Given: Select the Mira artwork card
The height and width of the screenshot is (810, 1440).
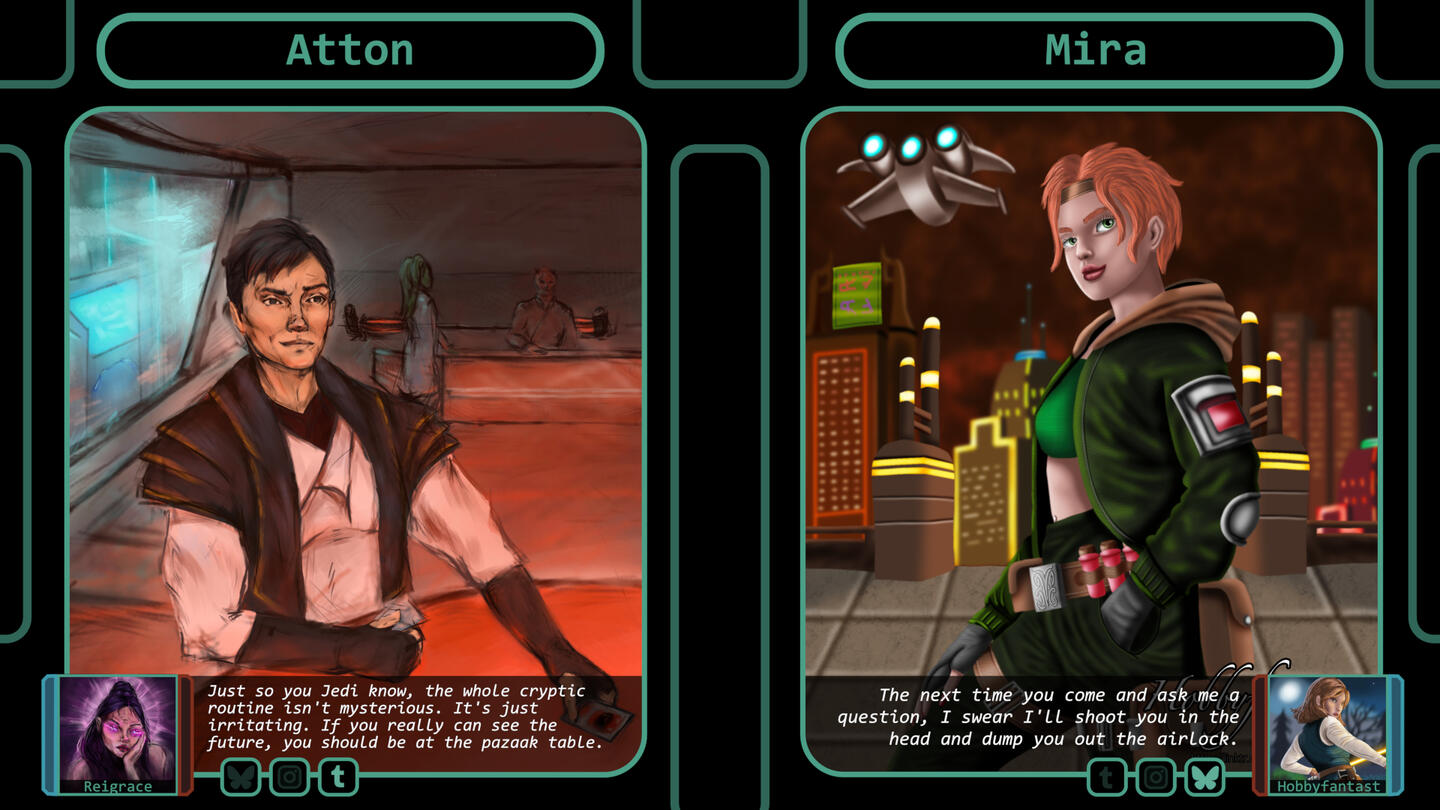Looking at the screenshot, I should tap(1092, 400).
